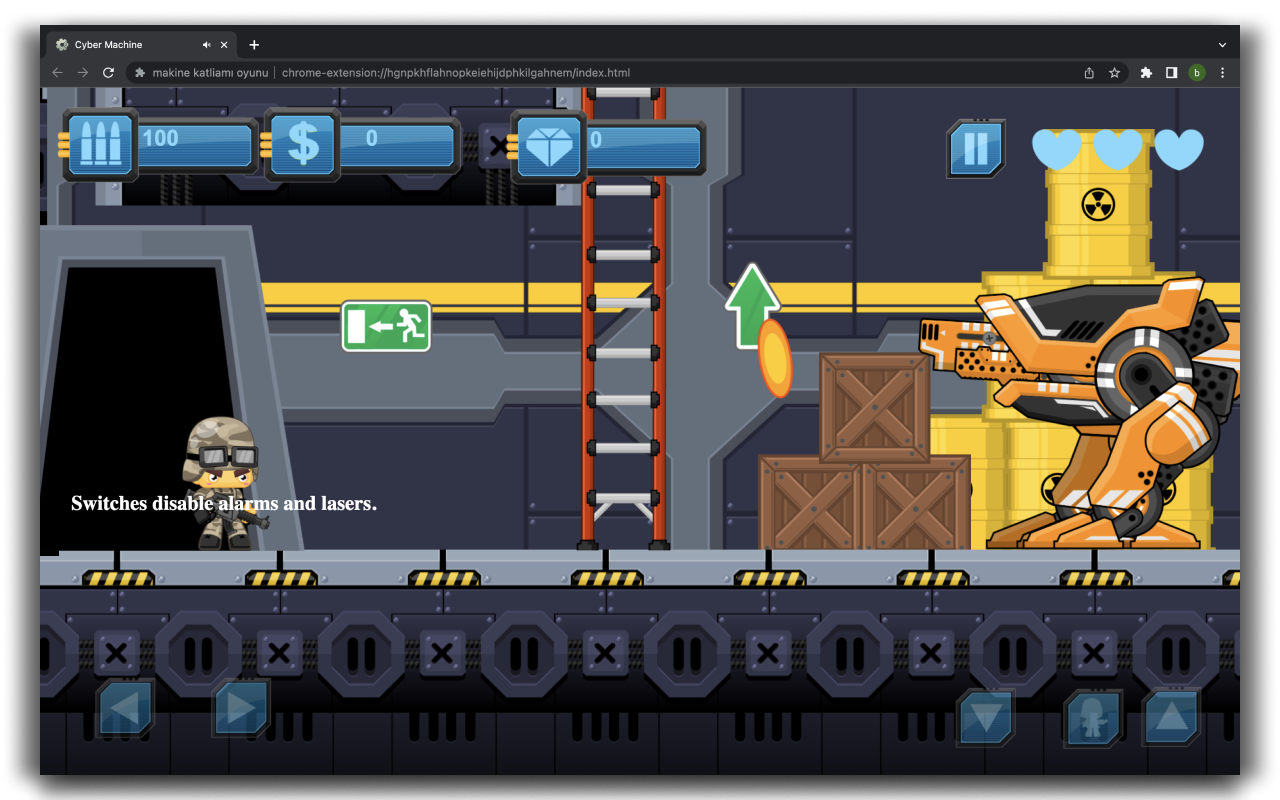1280x800 pixels.
Task: Click the bookmark star in the address bar
Action: pyautogui.click(x=1115, y=72)
